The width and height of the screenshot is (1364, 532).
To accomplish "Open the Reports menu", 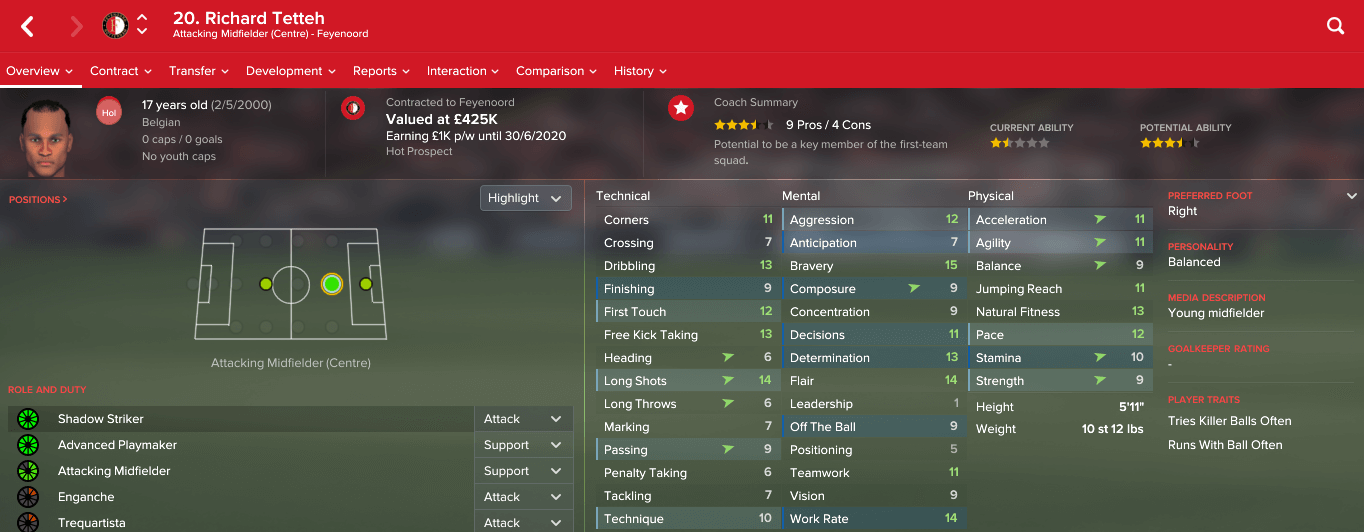I will point(381,71).
